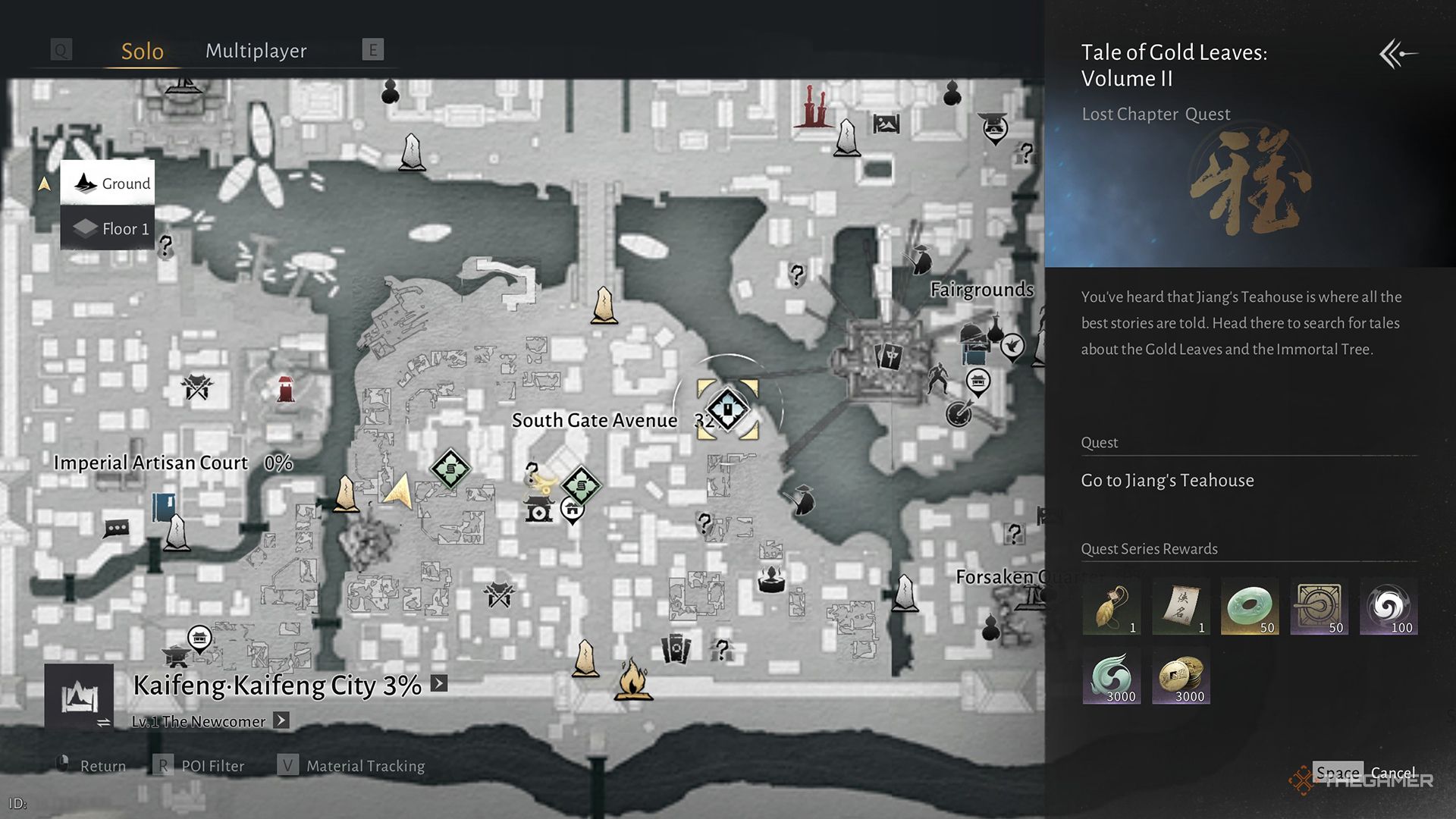Inspect the scroll quest reward

(1181, 607)
